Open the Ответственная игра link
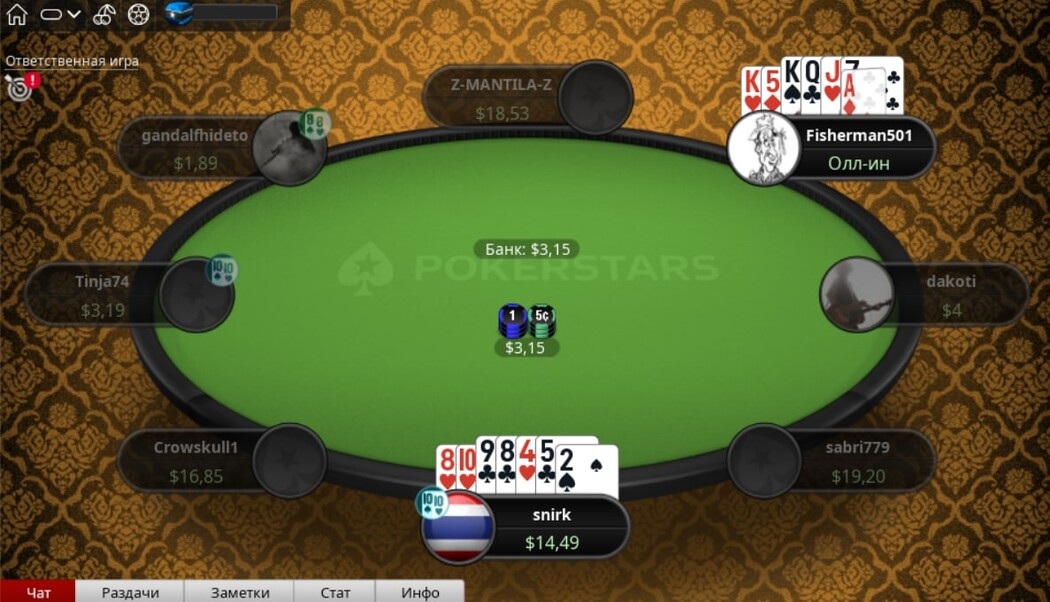The width and height of the screenshot is (1050, 602). pos(72,61)
